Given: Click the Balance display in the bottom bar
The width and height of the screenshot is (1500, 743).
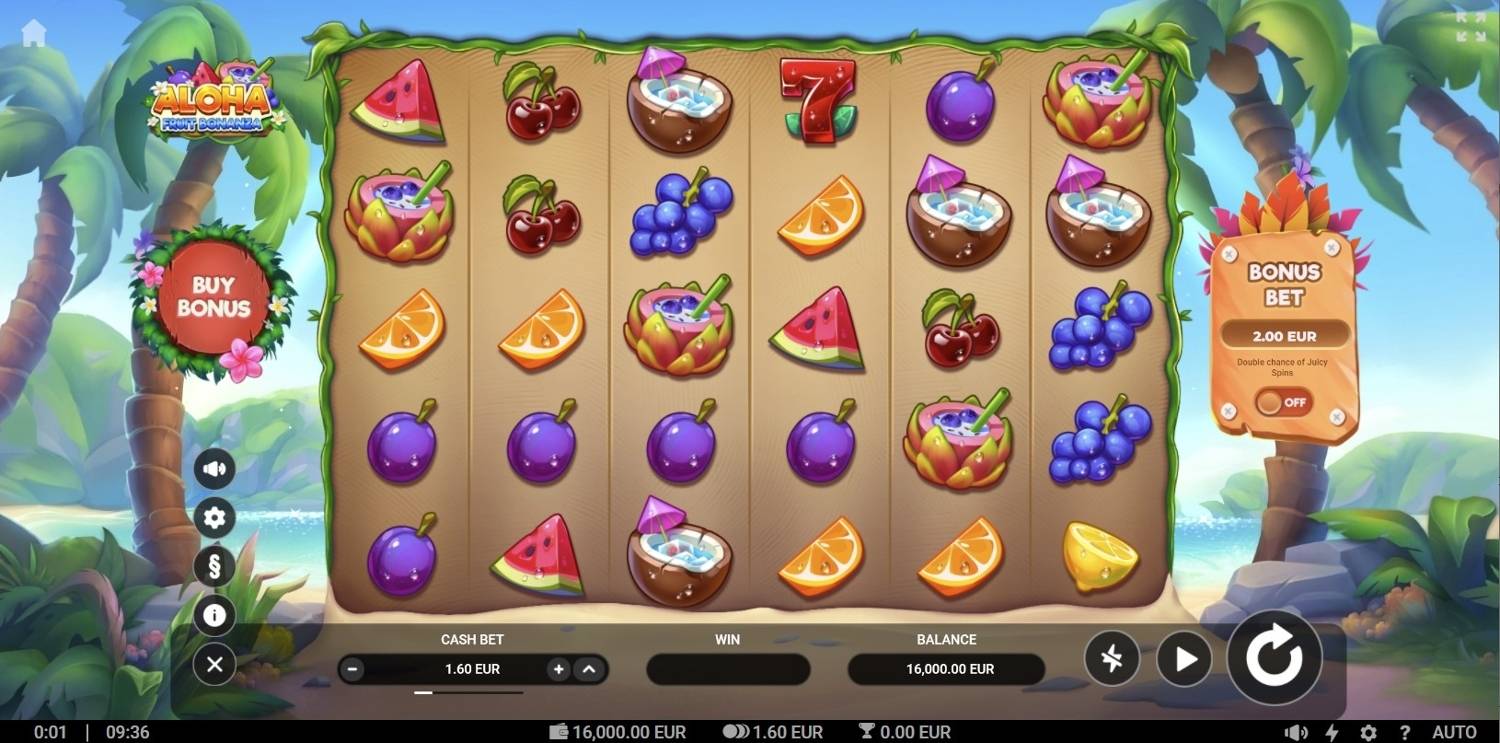Looking at the screenshot, I should (945, 669).
